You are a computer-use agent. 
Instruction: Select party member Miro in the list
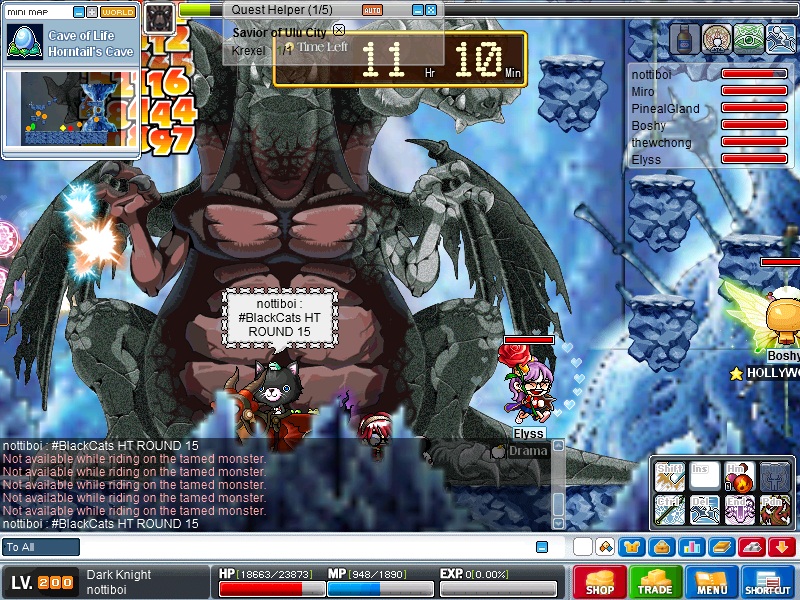[x=643, y=91]
